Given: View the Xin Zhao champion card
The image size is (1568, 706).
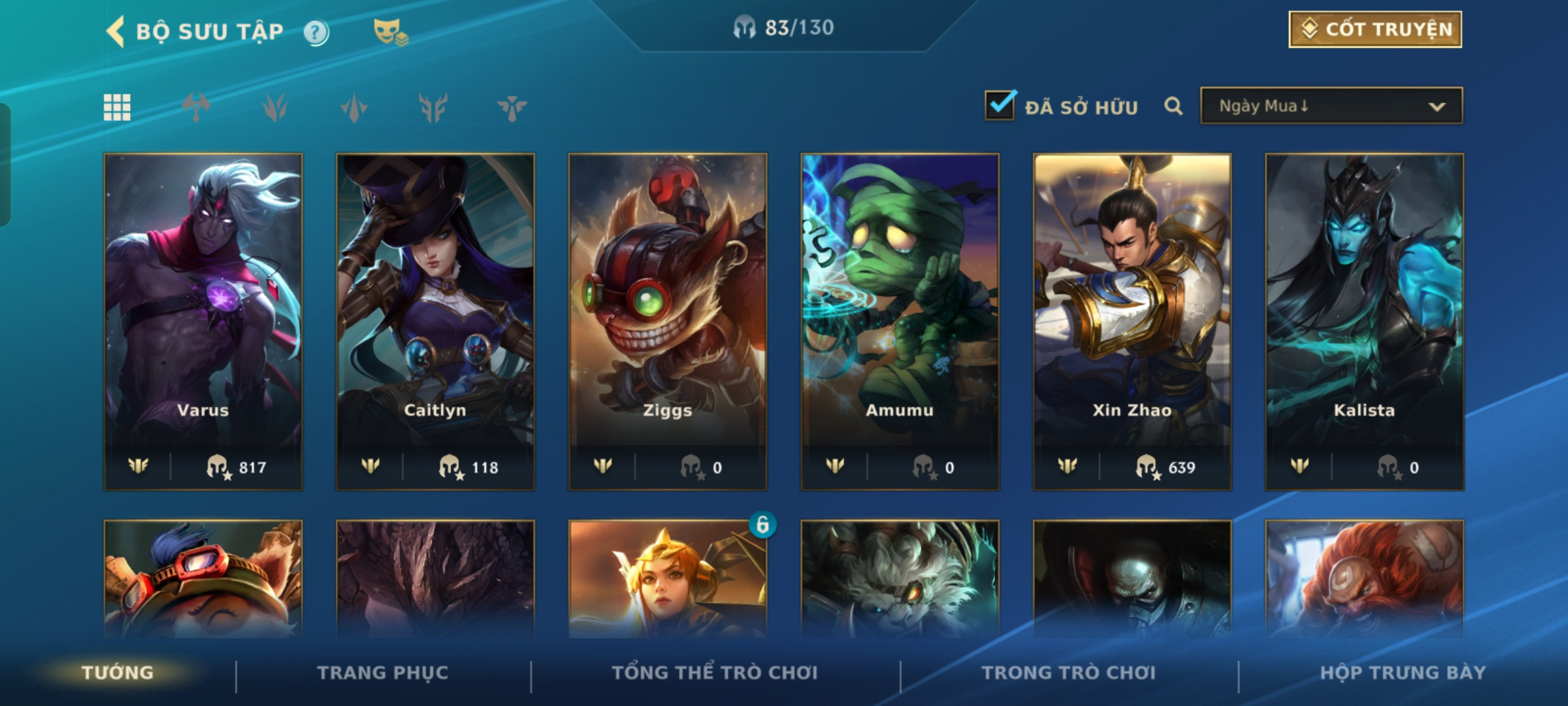Looking at the screenshot, I should [x=1132, y=321].
